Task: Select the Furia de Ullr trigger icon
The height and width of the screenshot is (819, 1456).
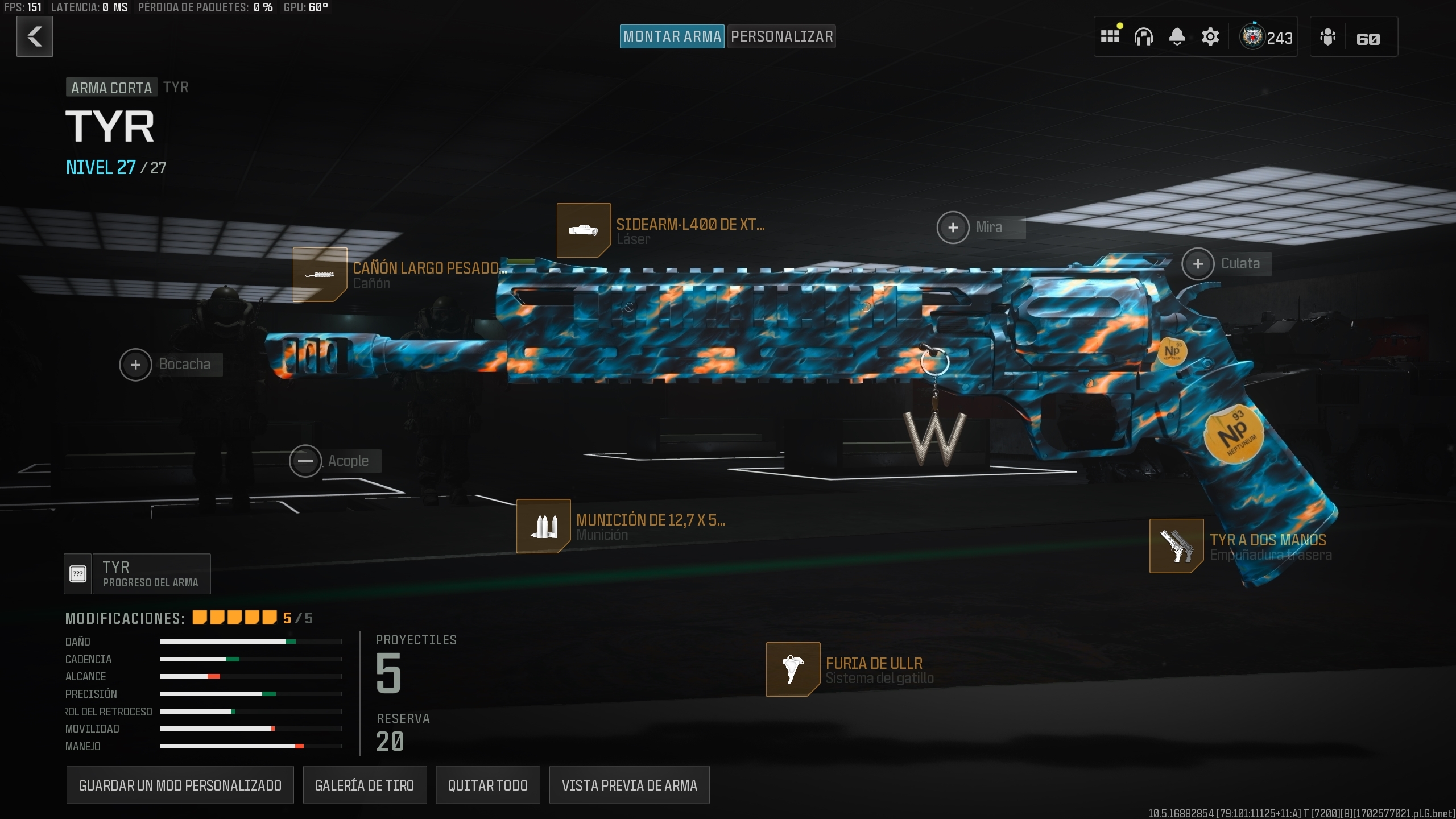Action: click(793, 669)
